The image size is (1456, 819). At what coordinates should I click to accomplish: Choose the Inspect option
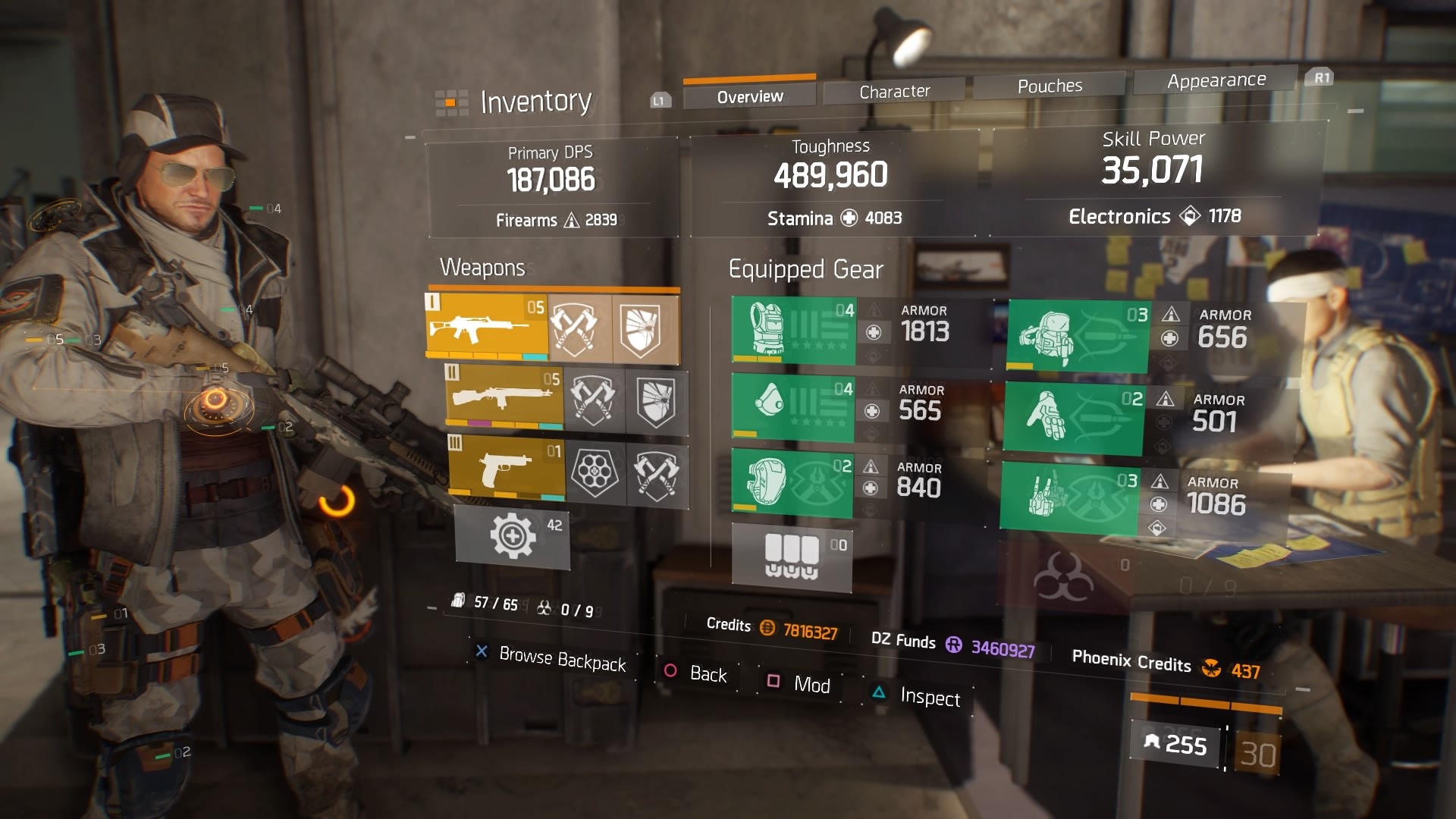(929, 697)
